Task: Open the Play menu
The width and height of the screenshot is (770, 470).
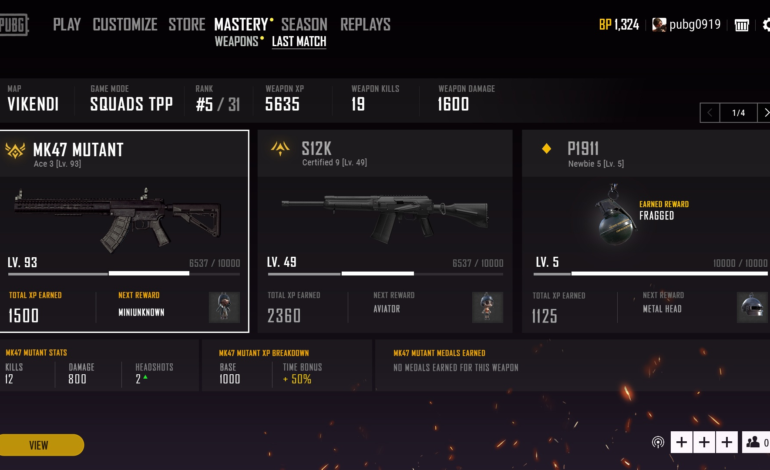Action: [67, 24]
